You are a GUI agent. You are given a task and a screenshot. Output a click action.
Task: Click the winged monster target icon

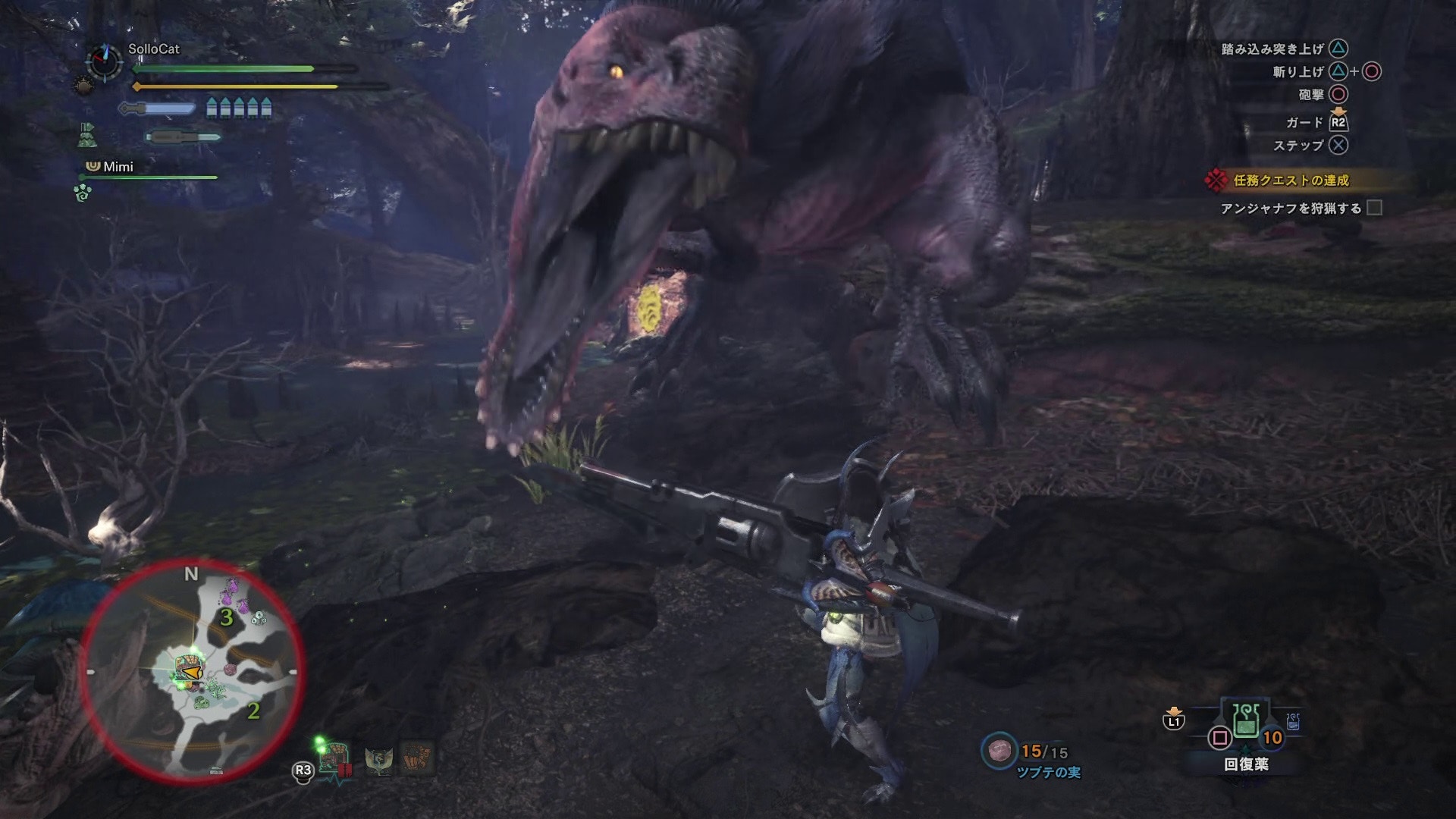378,758
